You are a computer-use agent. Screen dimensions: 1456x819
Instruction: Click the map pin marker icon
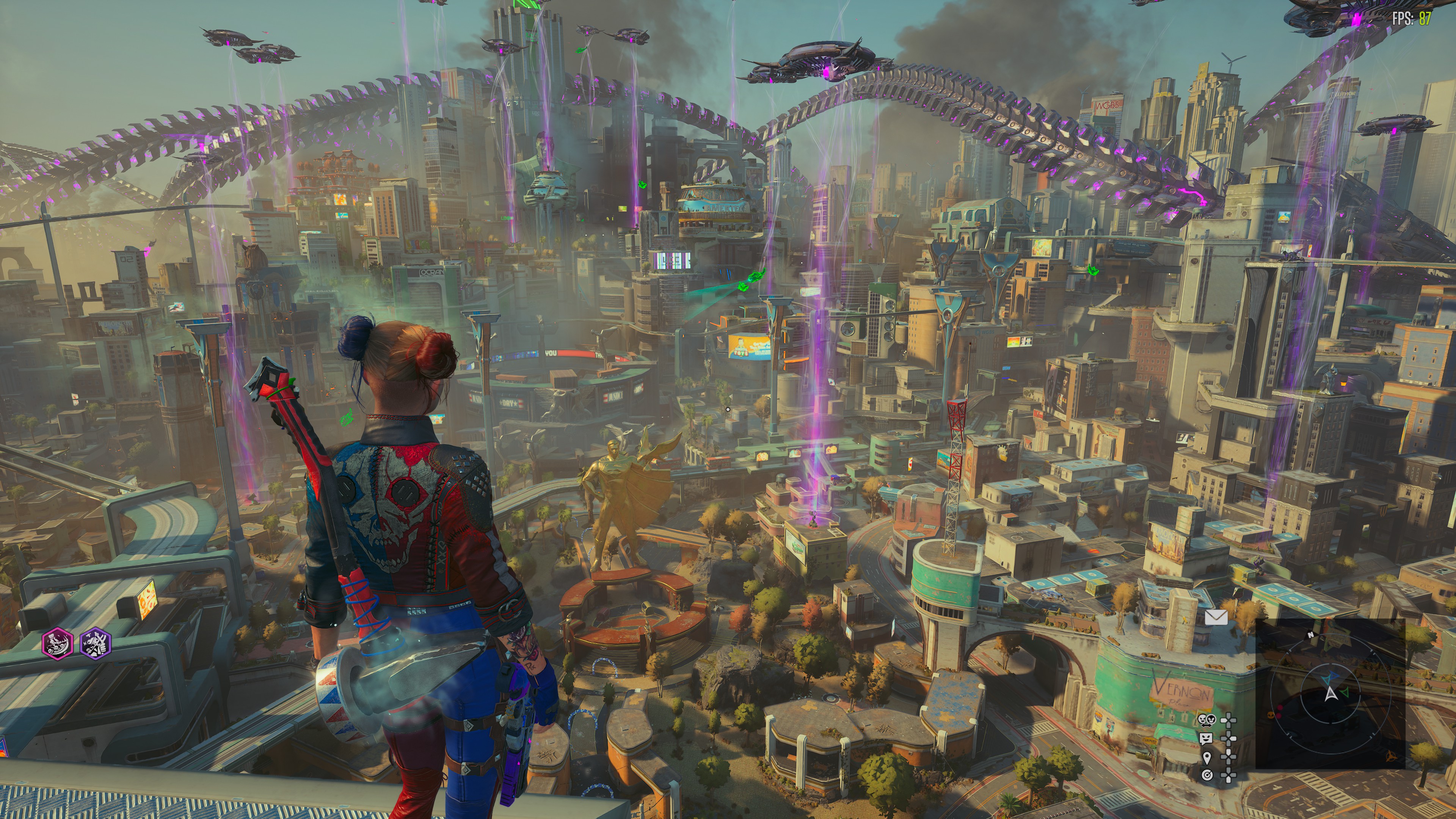(x=1206, y=757)
